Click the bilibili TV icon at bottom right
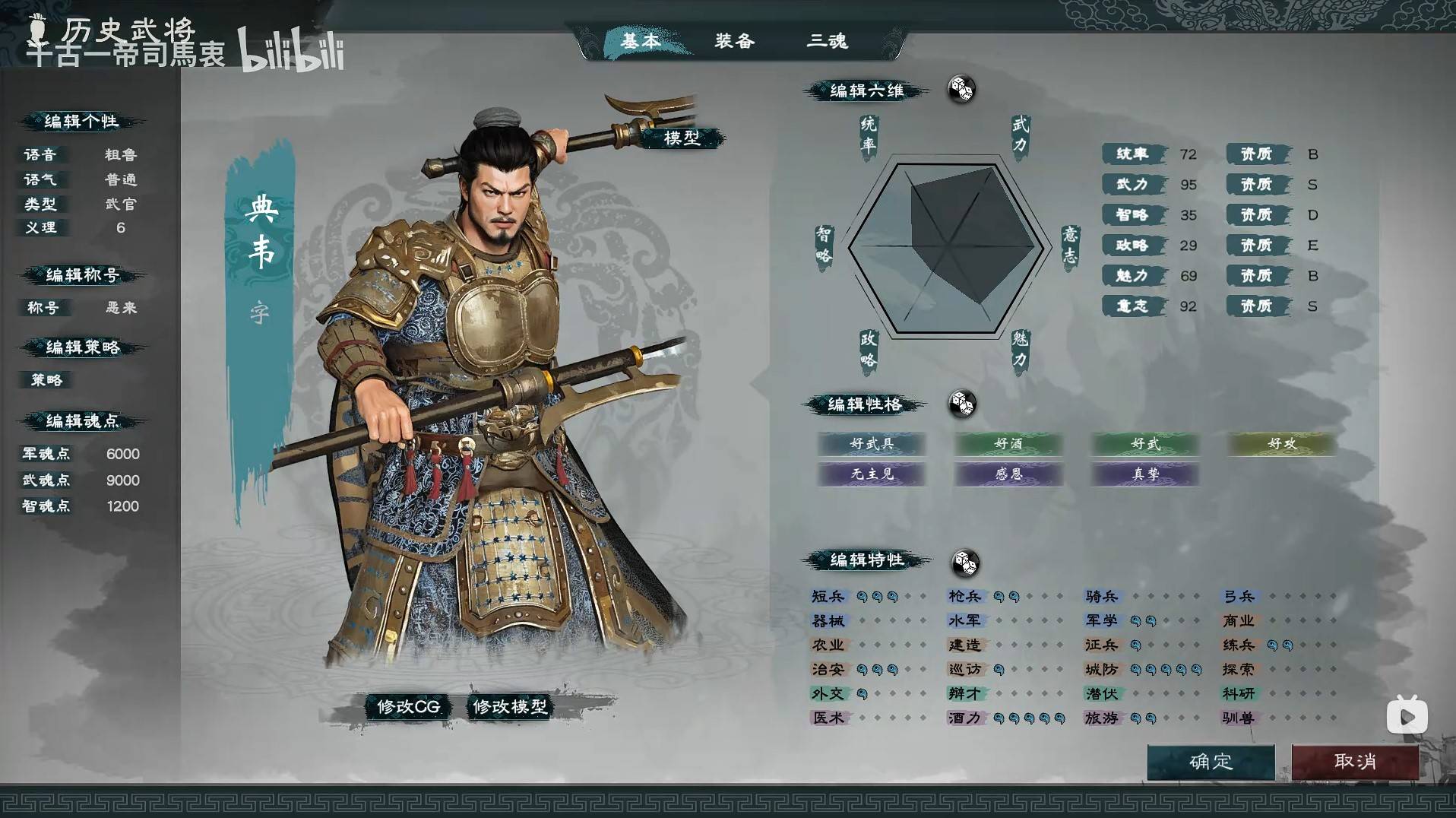Image resolution: width=1456 pixels, height=818 pixels. (1407, 715)
